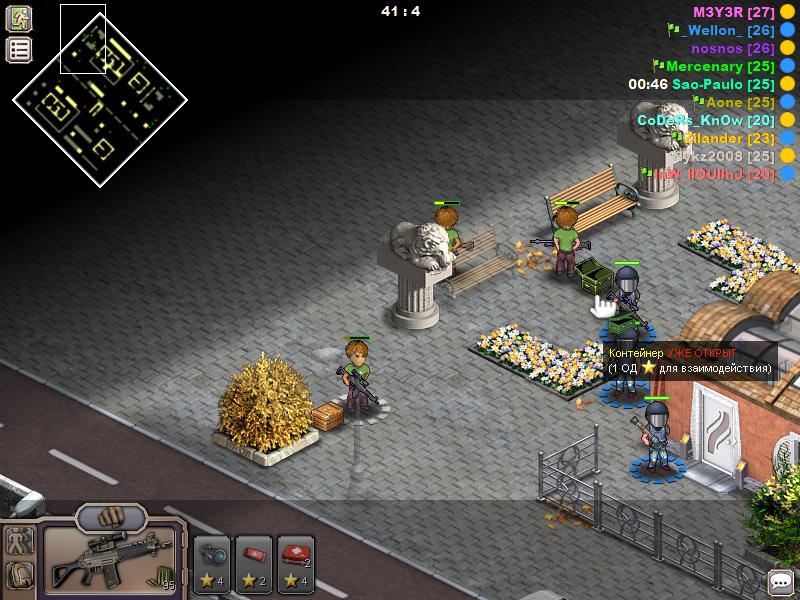Click the exit battle icon button
Image resolution: width=800 pixels, height=600 pixels.
tap(19, 18)
